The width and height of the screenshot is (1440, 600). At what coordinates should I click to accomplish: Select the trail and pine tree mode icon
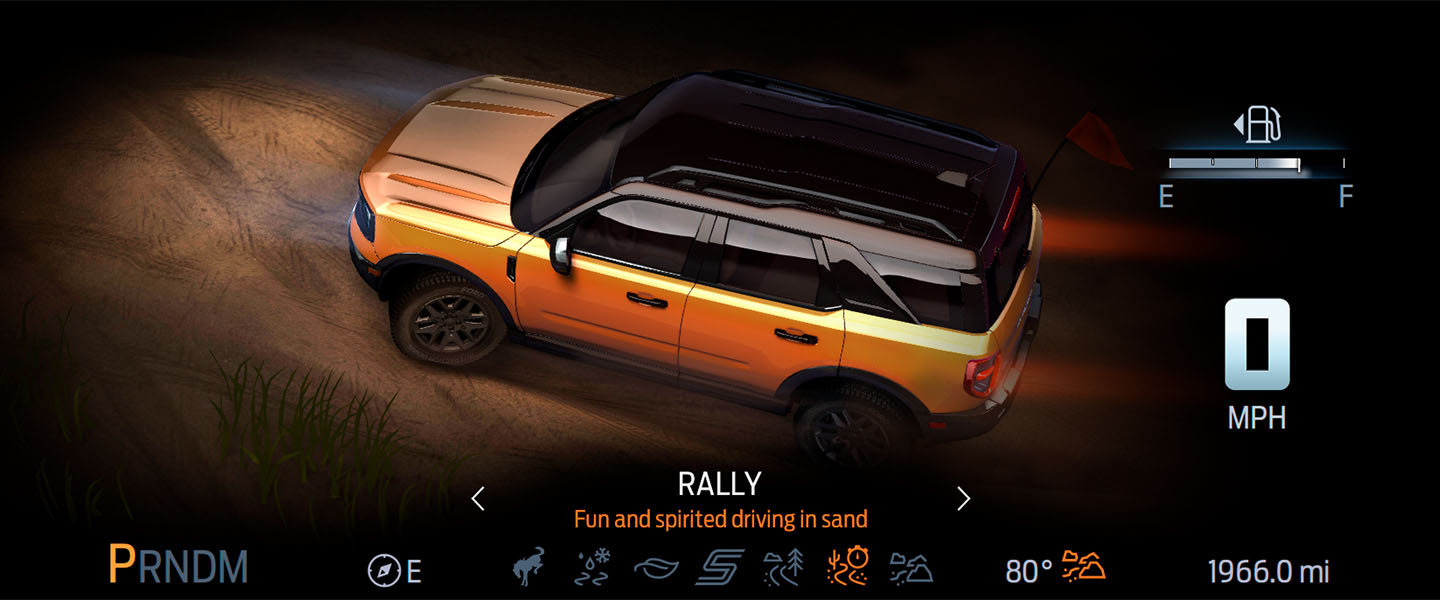(782, 568)
